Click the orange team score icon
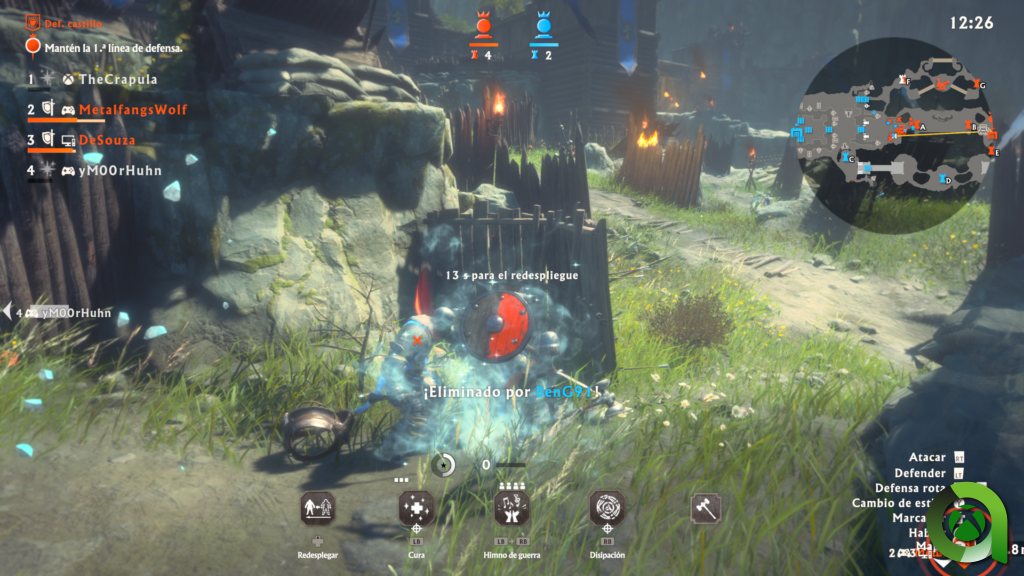Screen dimensions: 1024x576 483,26
